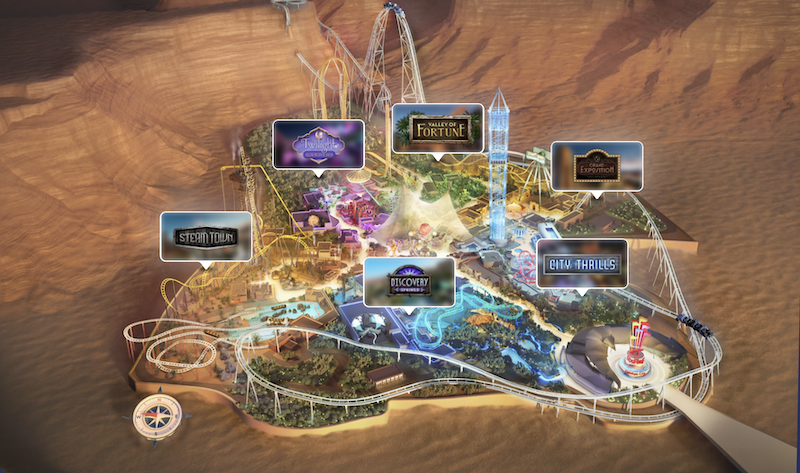
Task: Click the compass rose icon
Action: [x=156, y=413]
